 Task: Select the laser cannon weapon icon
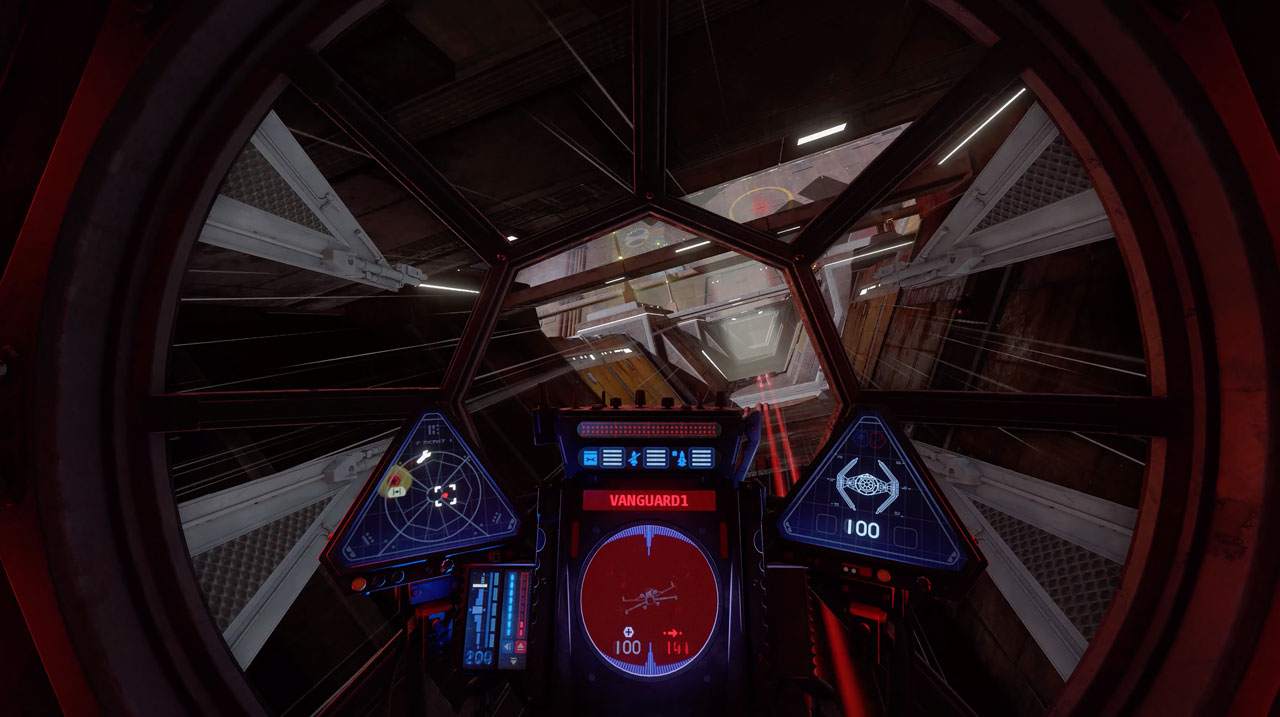633,458
